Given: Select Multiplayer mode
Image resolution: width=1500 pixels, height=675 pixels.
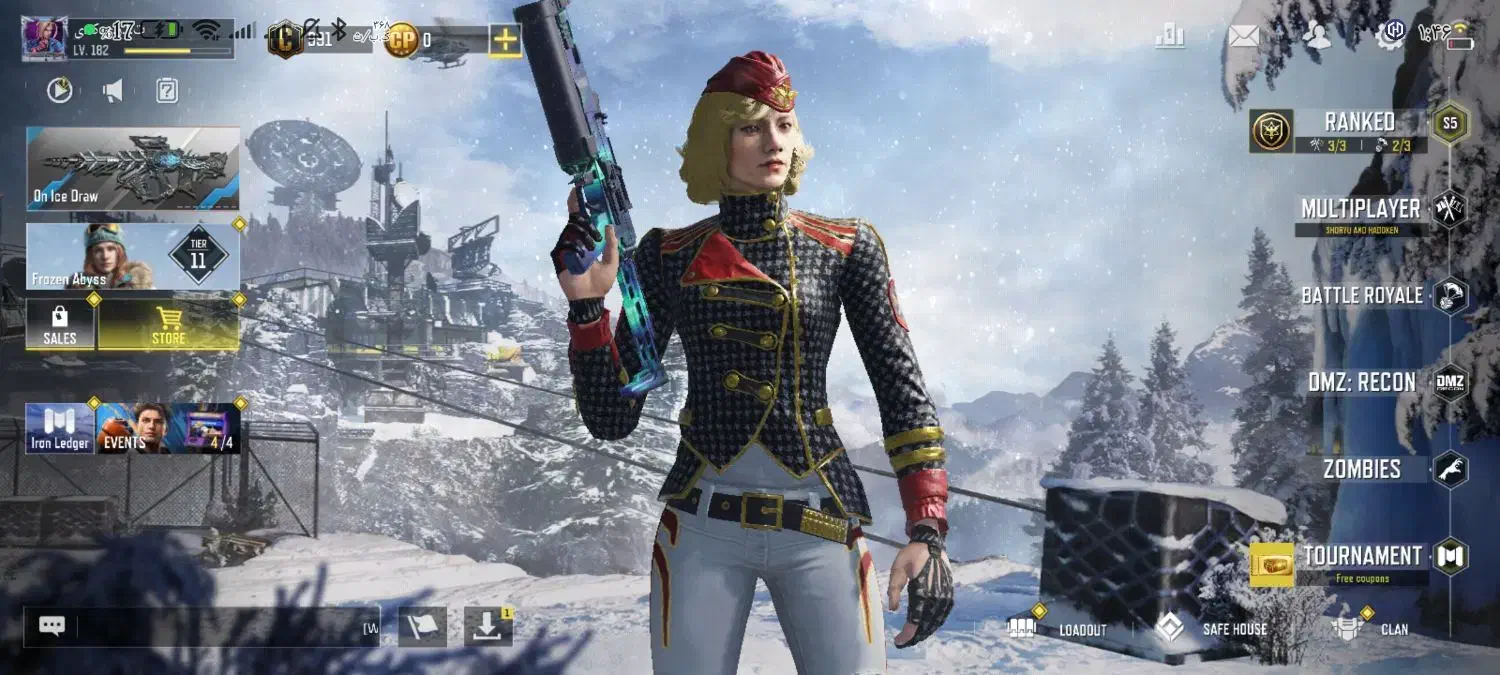Looking at the screenshot, I should (1360, 213).
